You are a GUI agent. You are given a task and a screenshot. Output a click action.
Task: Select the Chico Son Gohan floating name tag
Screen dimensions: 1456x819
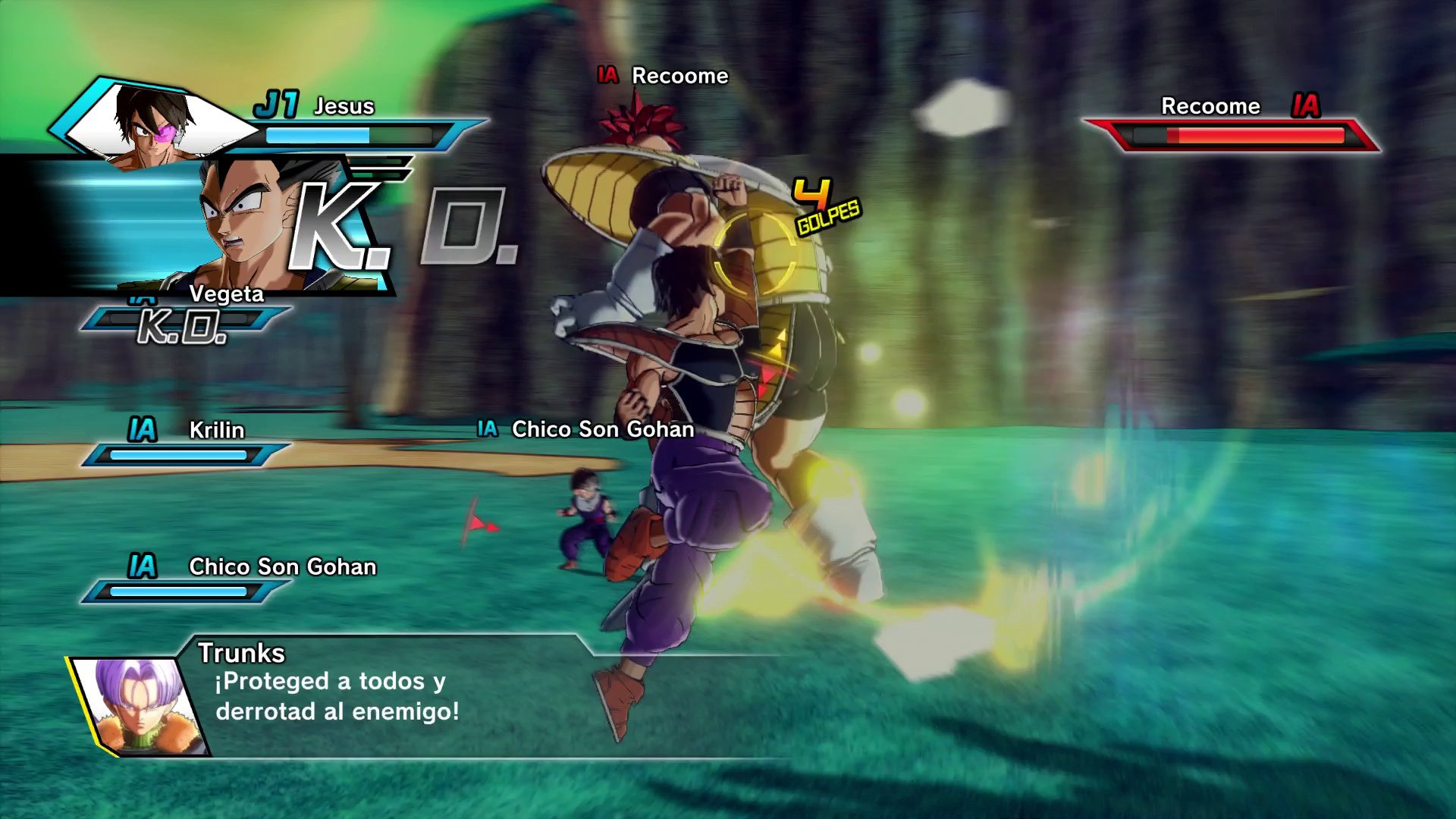[x=603, y=430]
